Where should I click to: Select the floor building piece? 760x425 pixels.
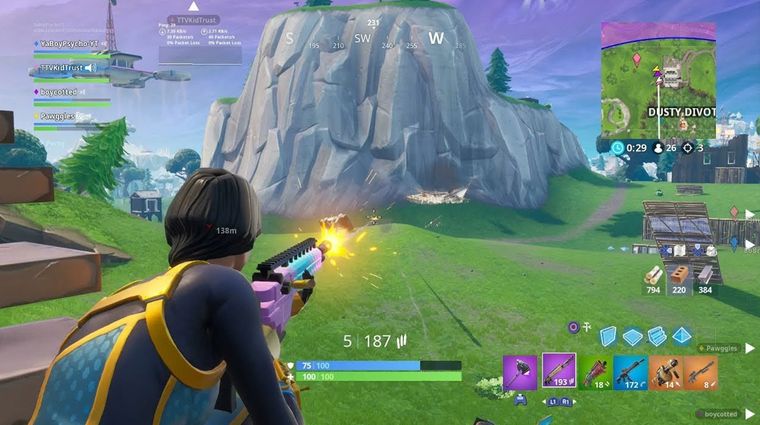coord(632,336)
